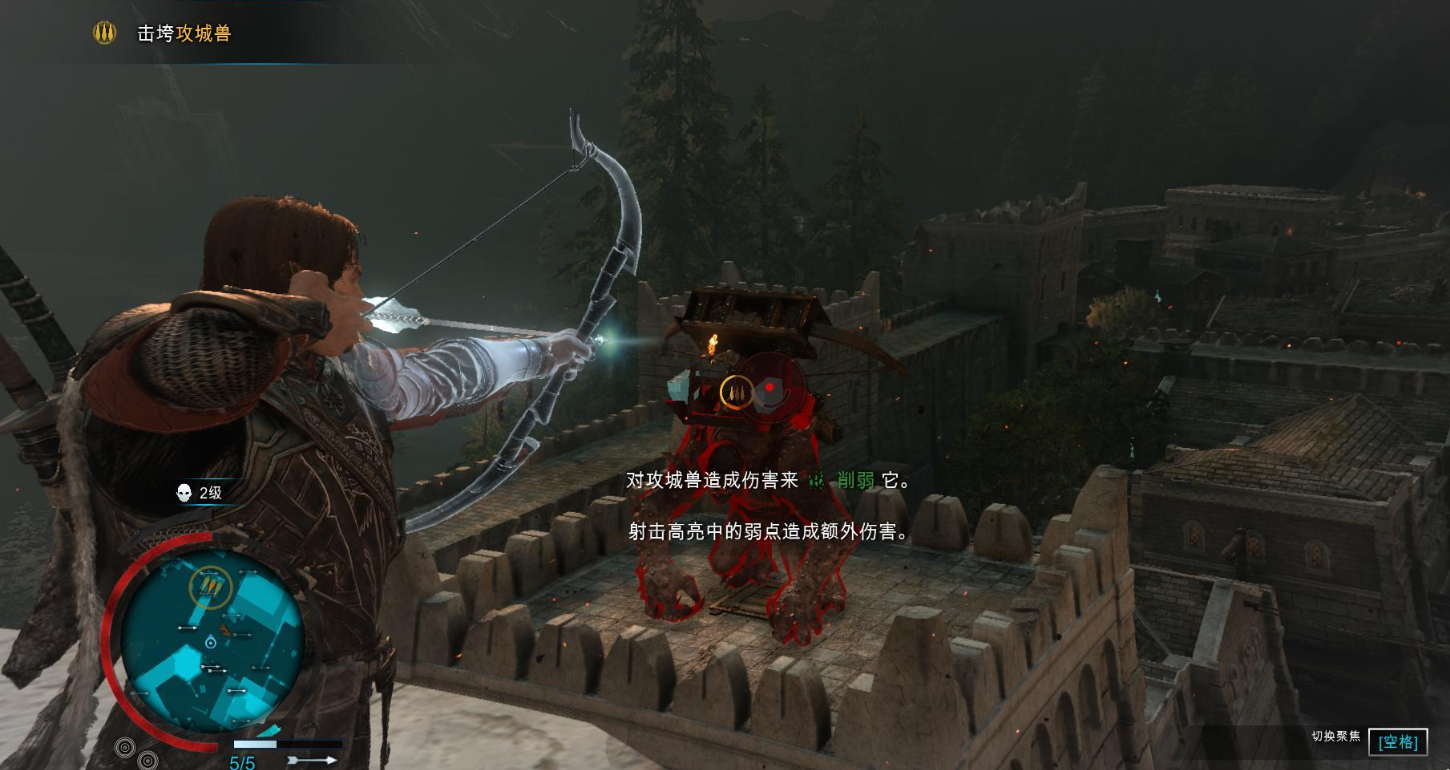Select the objective marker on the minimap

[x=210, y=588]
